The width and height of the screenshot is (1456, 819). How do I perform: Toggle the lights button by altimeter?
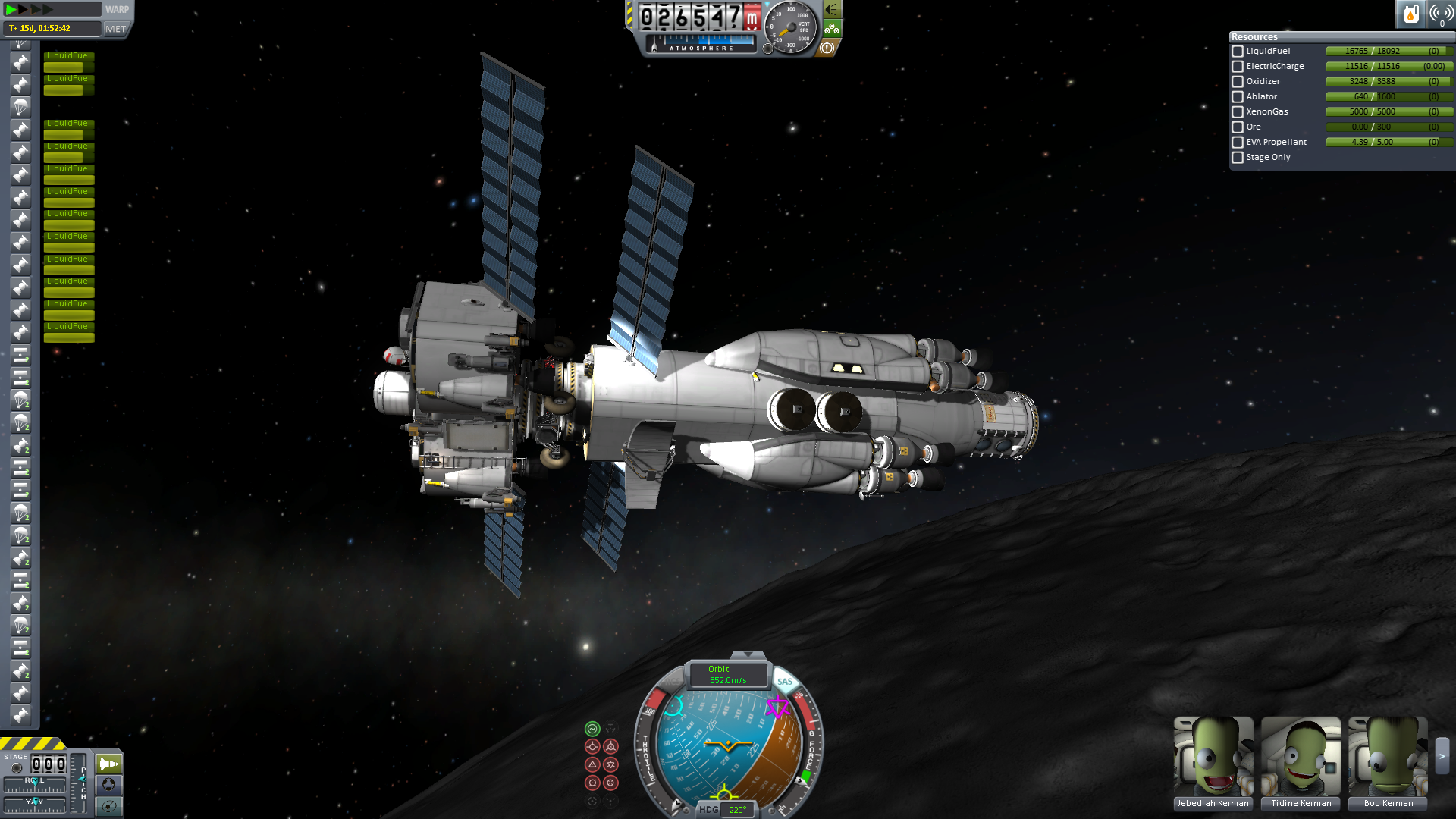click(832, 10)
